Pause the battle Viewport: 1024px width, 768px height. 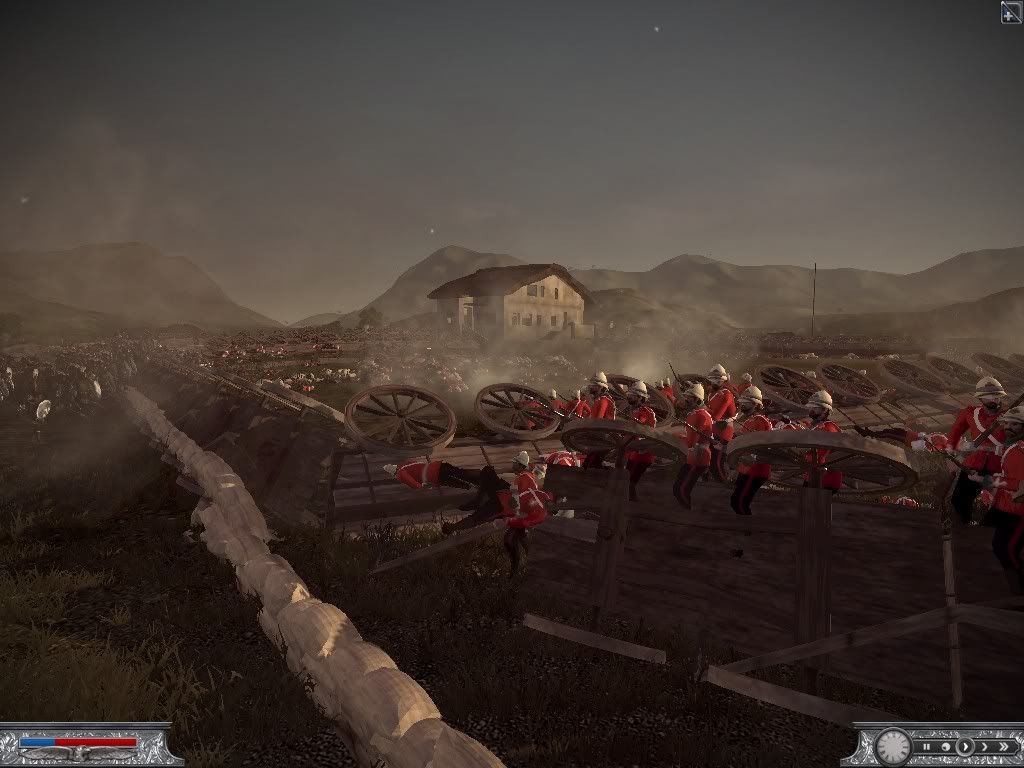927,746
